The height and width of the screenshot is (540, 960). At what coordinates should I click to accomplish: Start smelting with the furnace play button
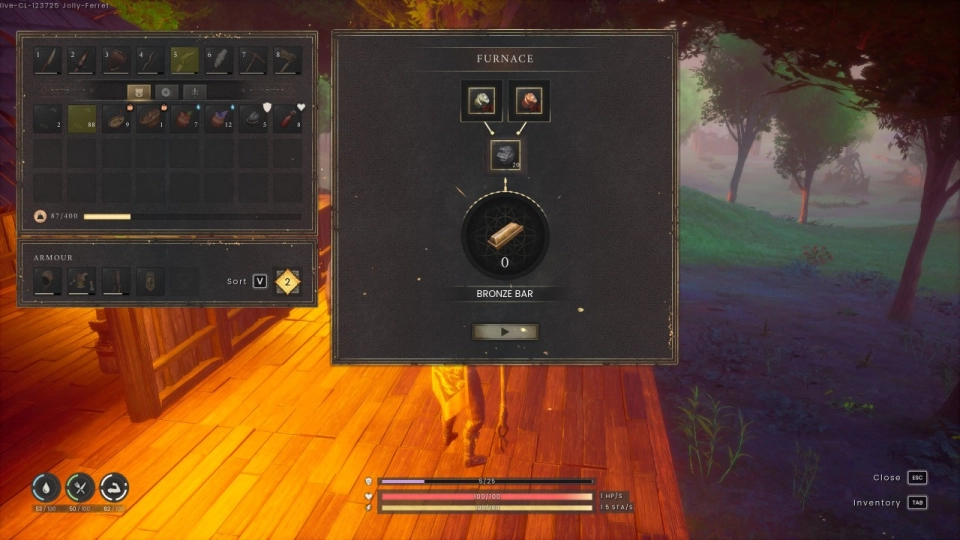point(505,331)
